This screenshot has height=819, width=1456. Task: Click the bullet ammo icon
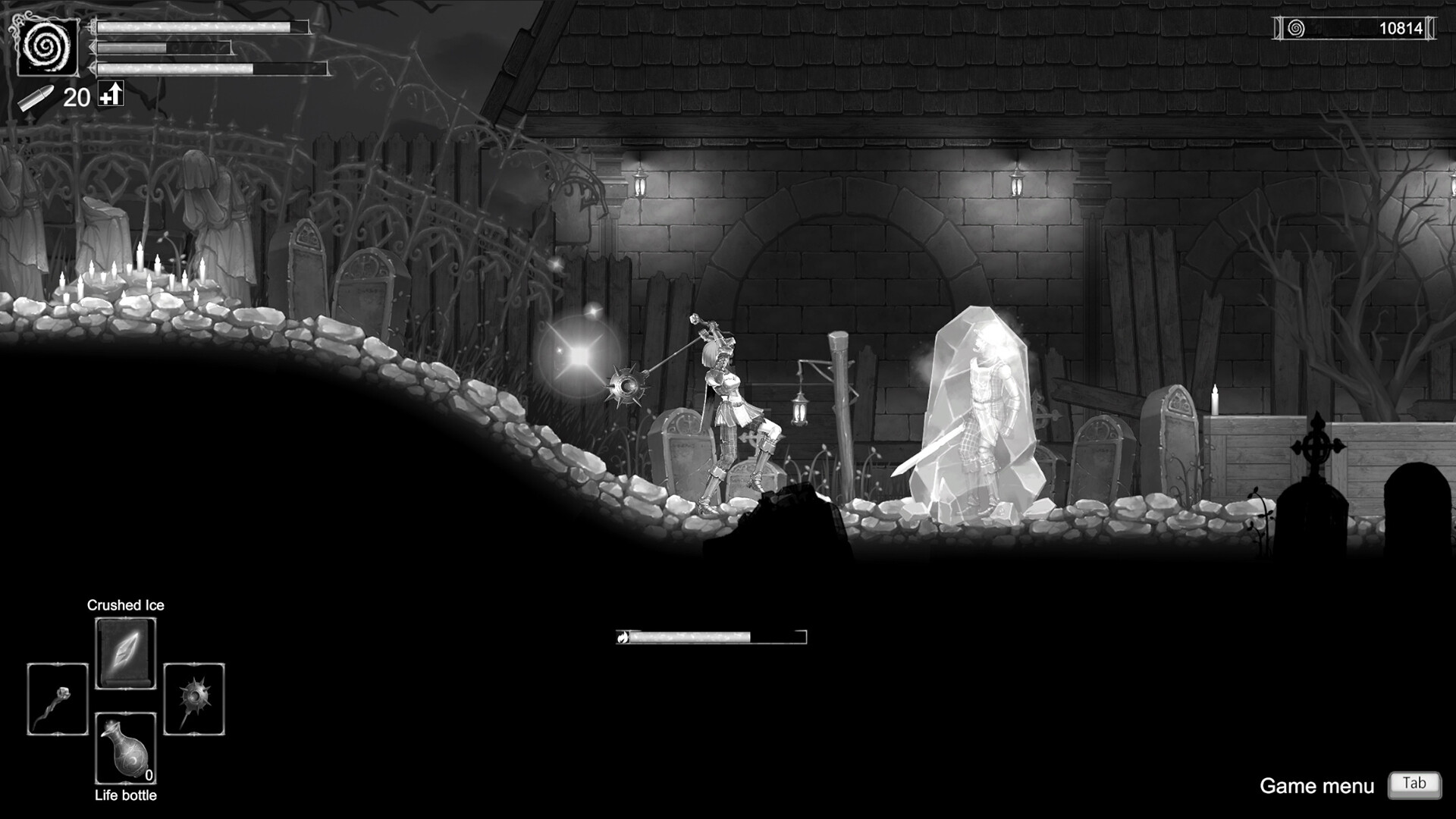pos(36,96)
